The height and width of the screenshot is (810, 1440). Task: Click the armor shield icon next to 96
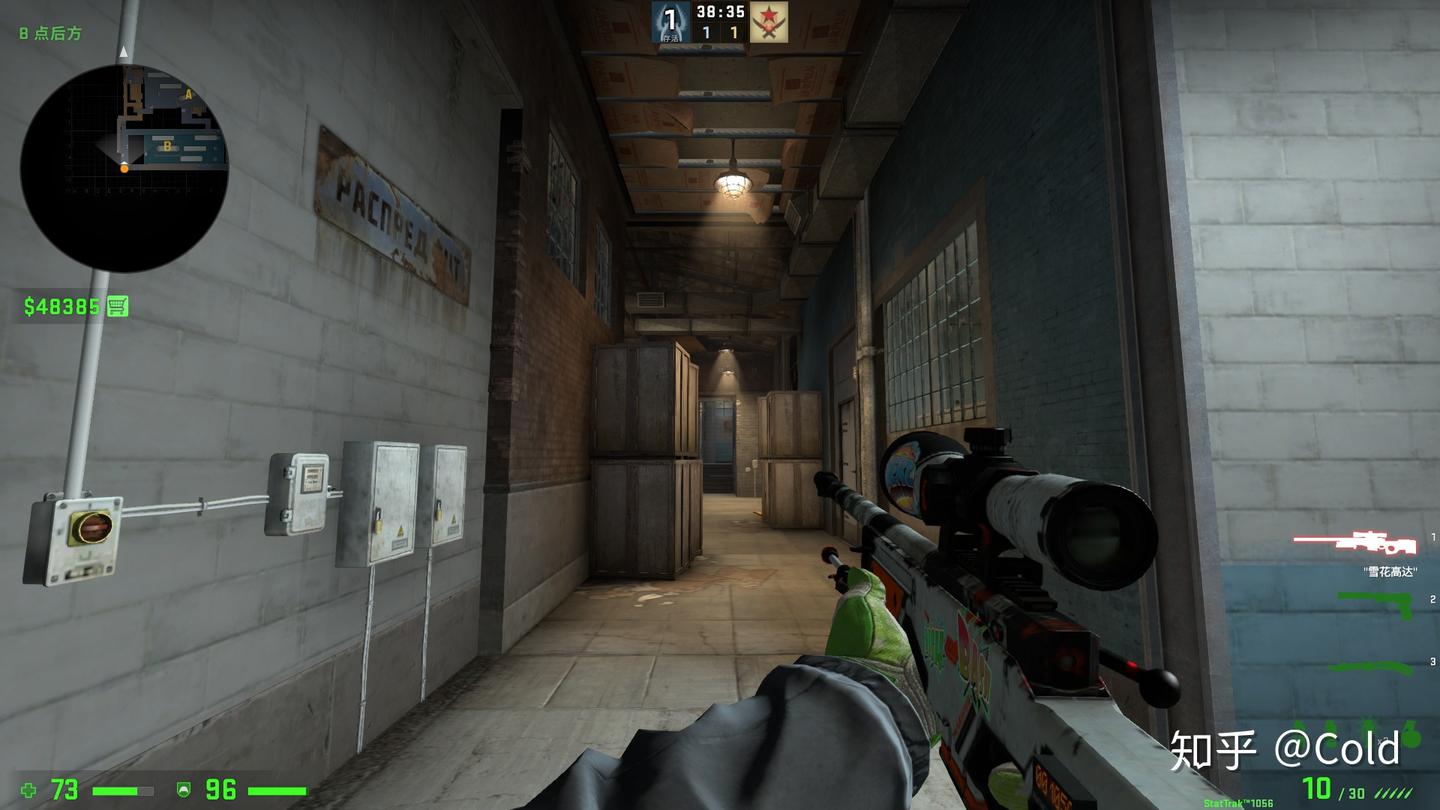[182, 788]
